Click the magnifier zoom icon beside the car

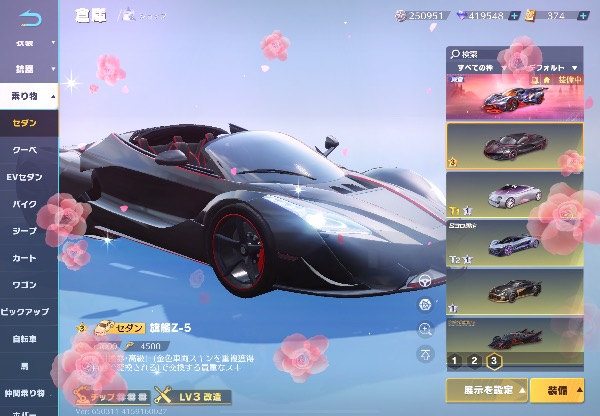[426, 328]
